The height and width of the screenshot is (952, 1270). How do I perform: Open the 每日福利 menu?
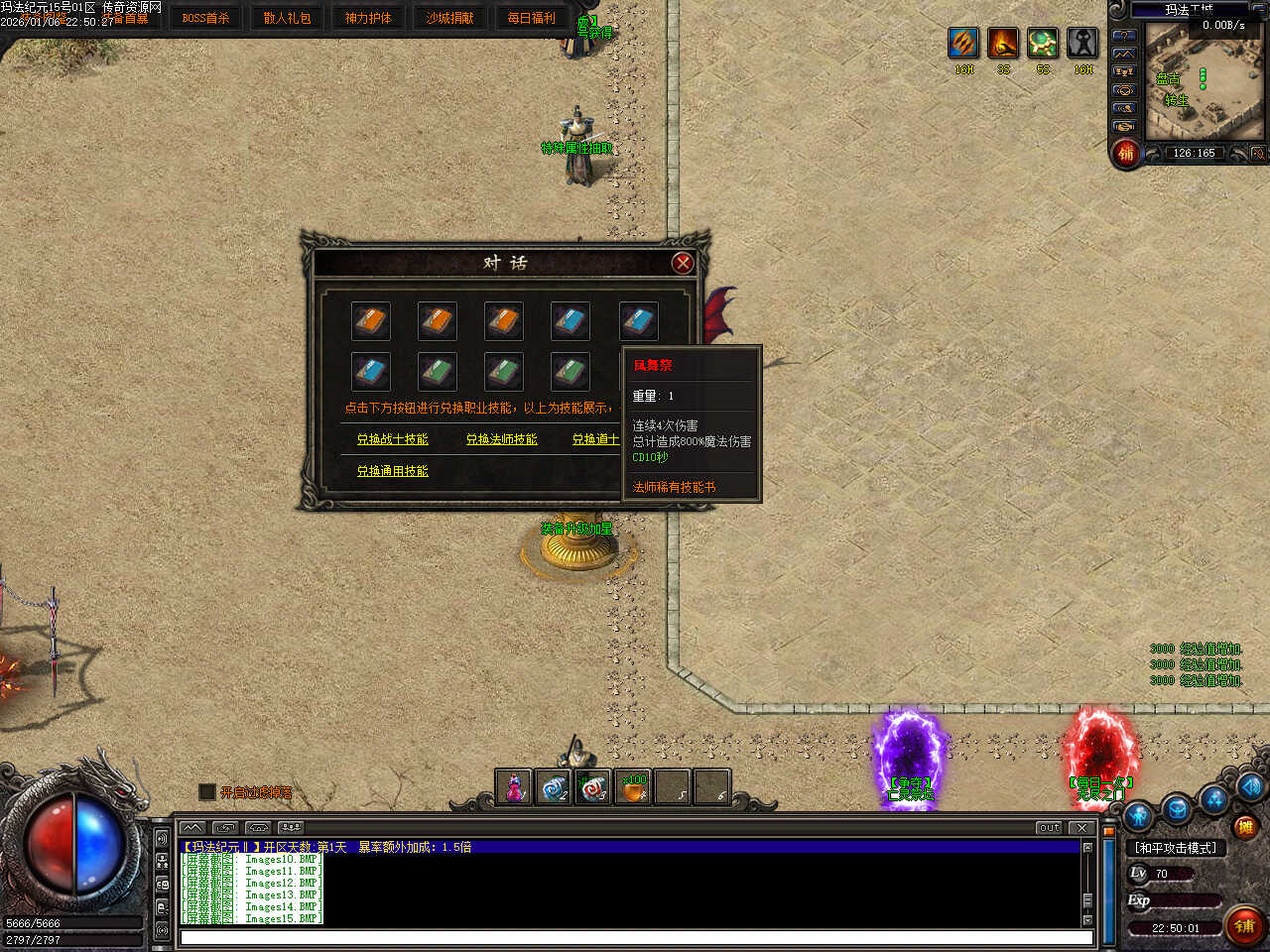coord(531,18)
